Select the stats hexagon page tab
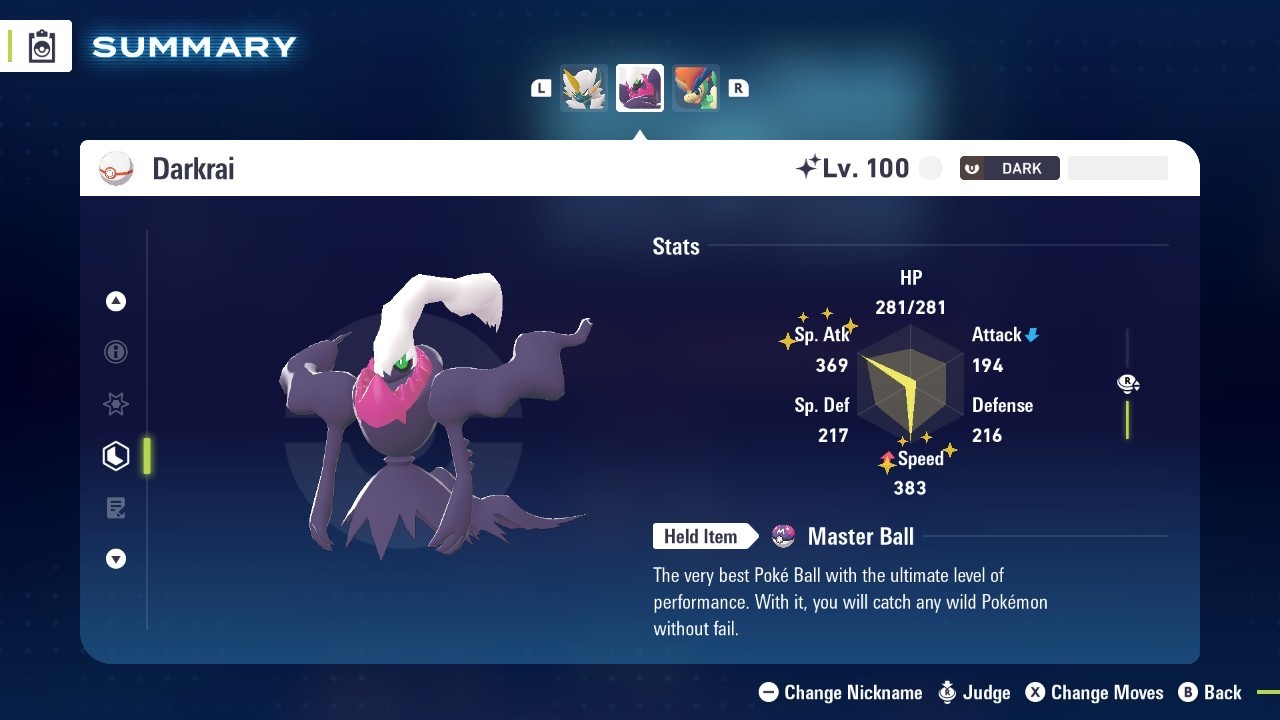 (x=116, y=456)
